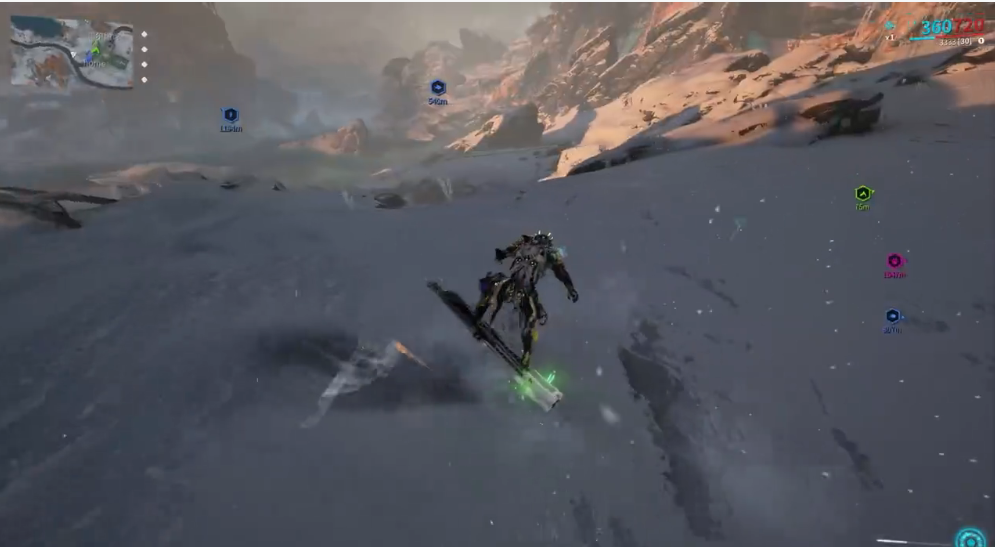Open the Orb Vallis minimap
The image size is (995, 547).
click(x=71, y=54)
